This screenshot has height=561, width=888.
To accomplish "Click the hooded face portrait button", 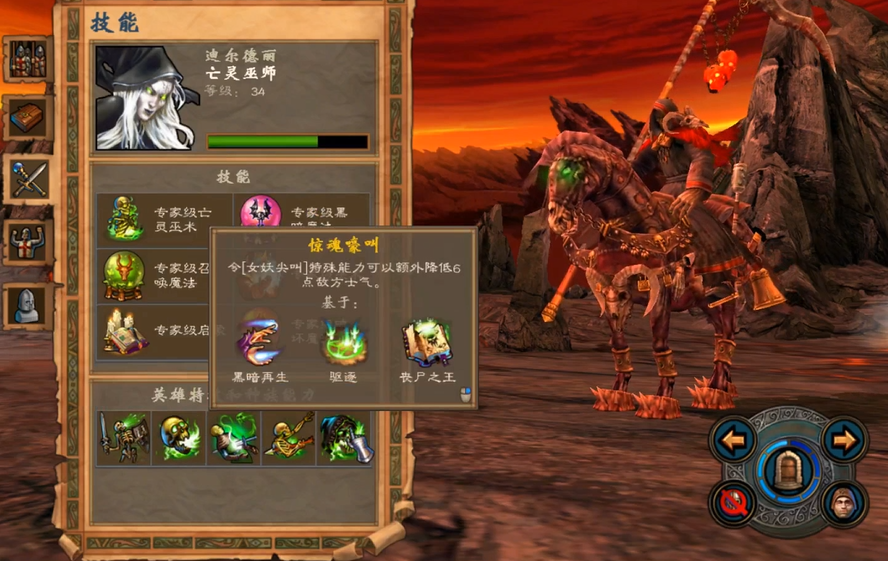I will click(x=844, y=503).
